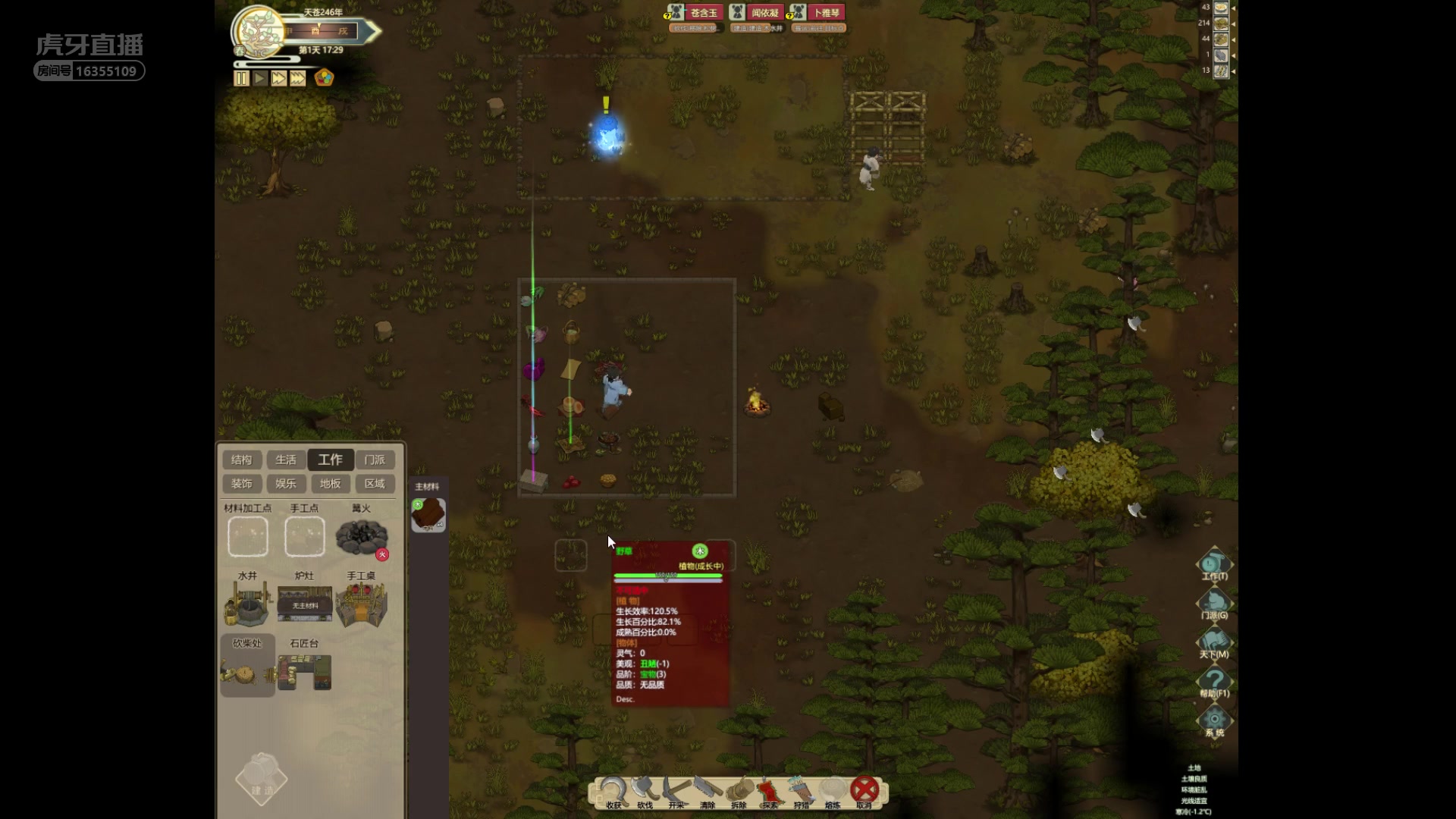Open the 门派 build tab
1456x819 pixels.
point(375,460)
